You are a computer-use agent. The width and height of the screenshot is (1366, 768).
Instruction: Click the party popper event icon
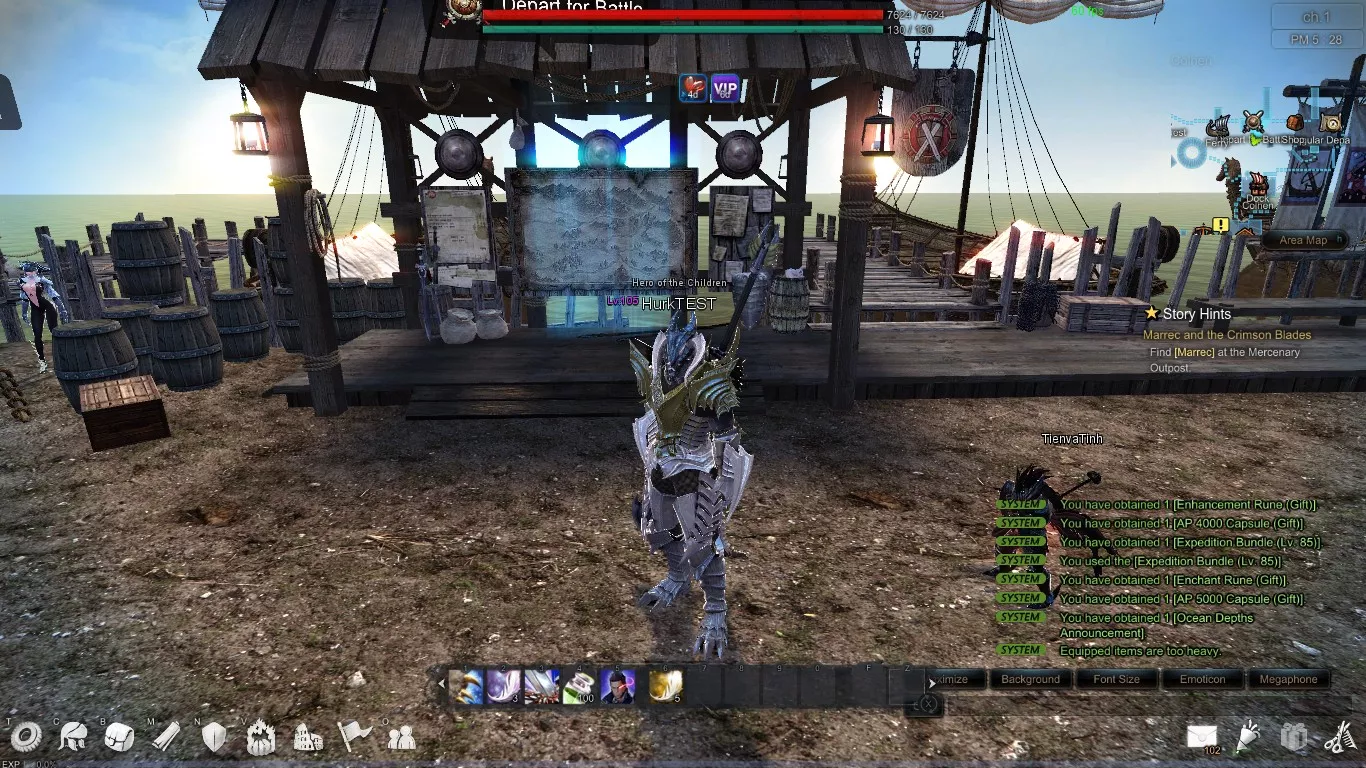[1249, 736]
